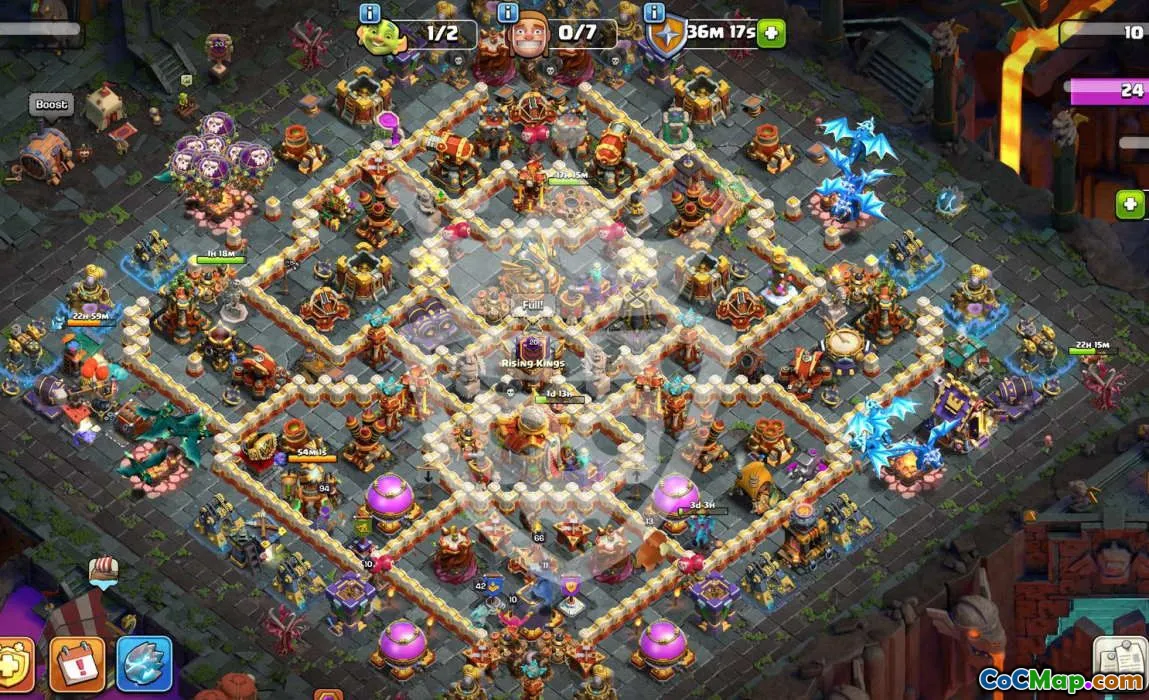Tap the Boost bubble above the barrel
Viewport: 1149px width, 700px height.
51,105
